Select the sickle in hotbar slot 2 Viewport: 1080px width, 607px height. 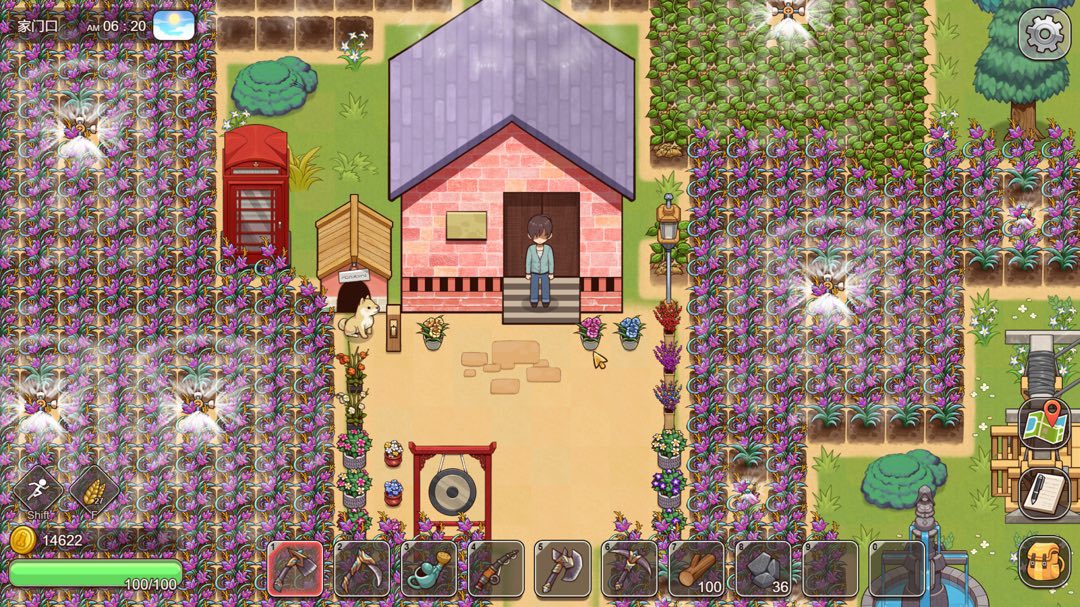pos(362,569)
